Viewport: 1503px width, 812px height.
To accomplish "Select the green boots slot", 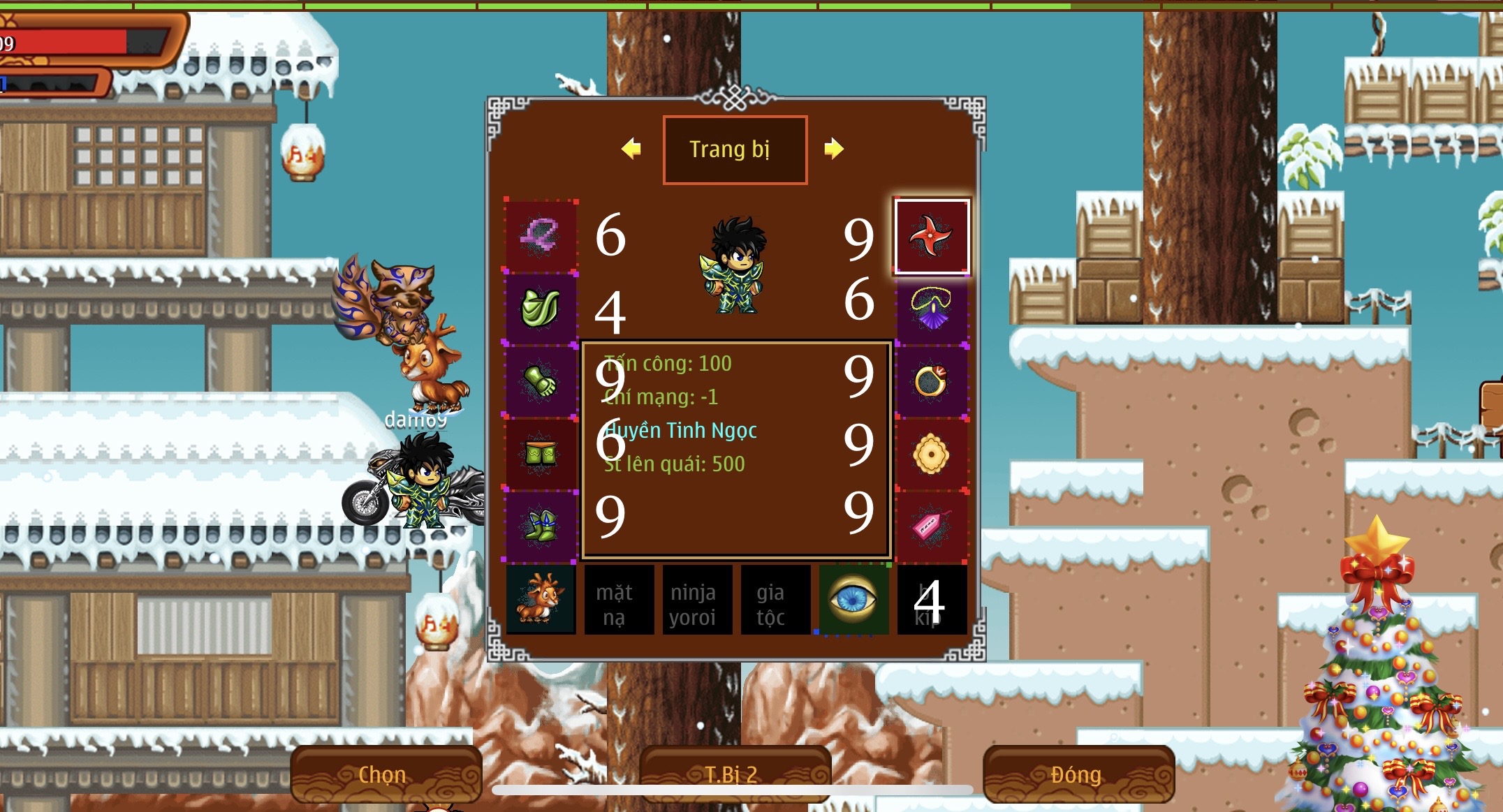I will [x=541, y=527].
